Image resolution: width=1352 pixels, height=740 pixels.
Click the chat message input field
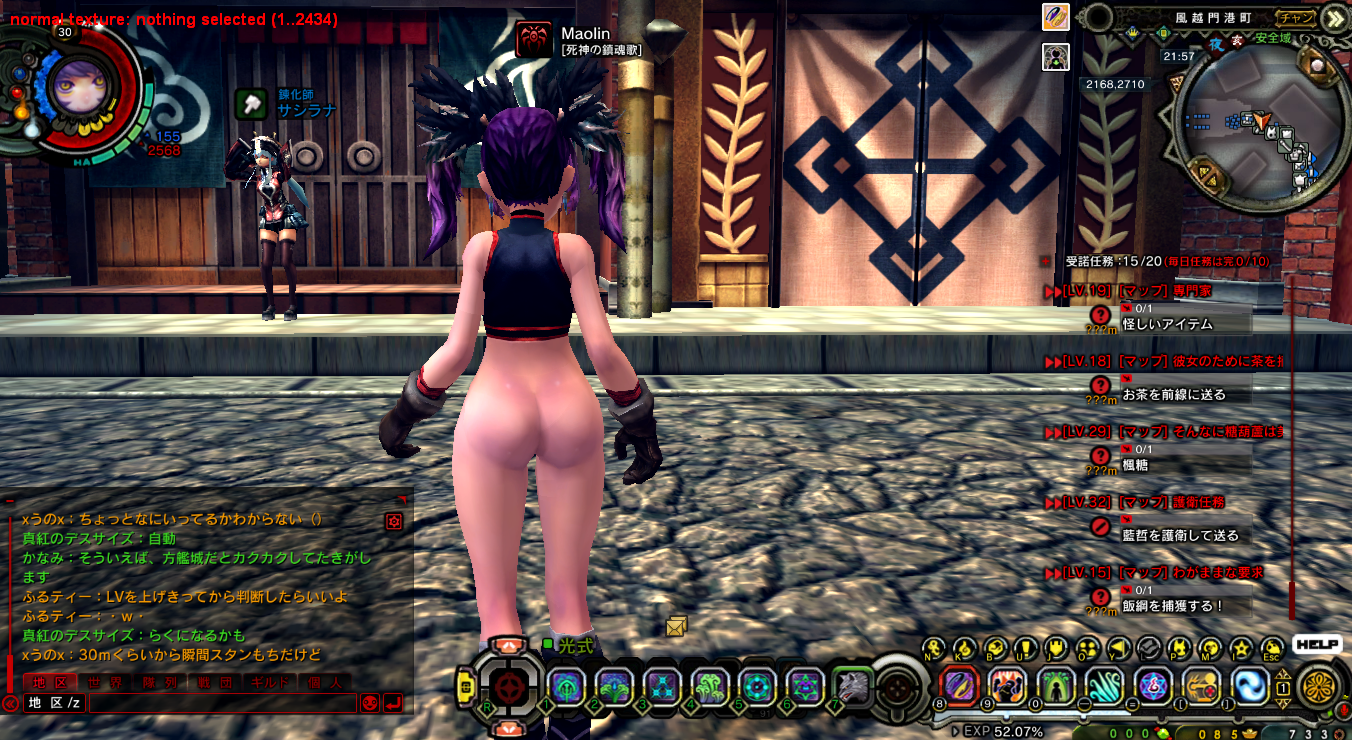pyautogui.click(x=222, y=703)
